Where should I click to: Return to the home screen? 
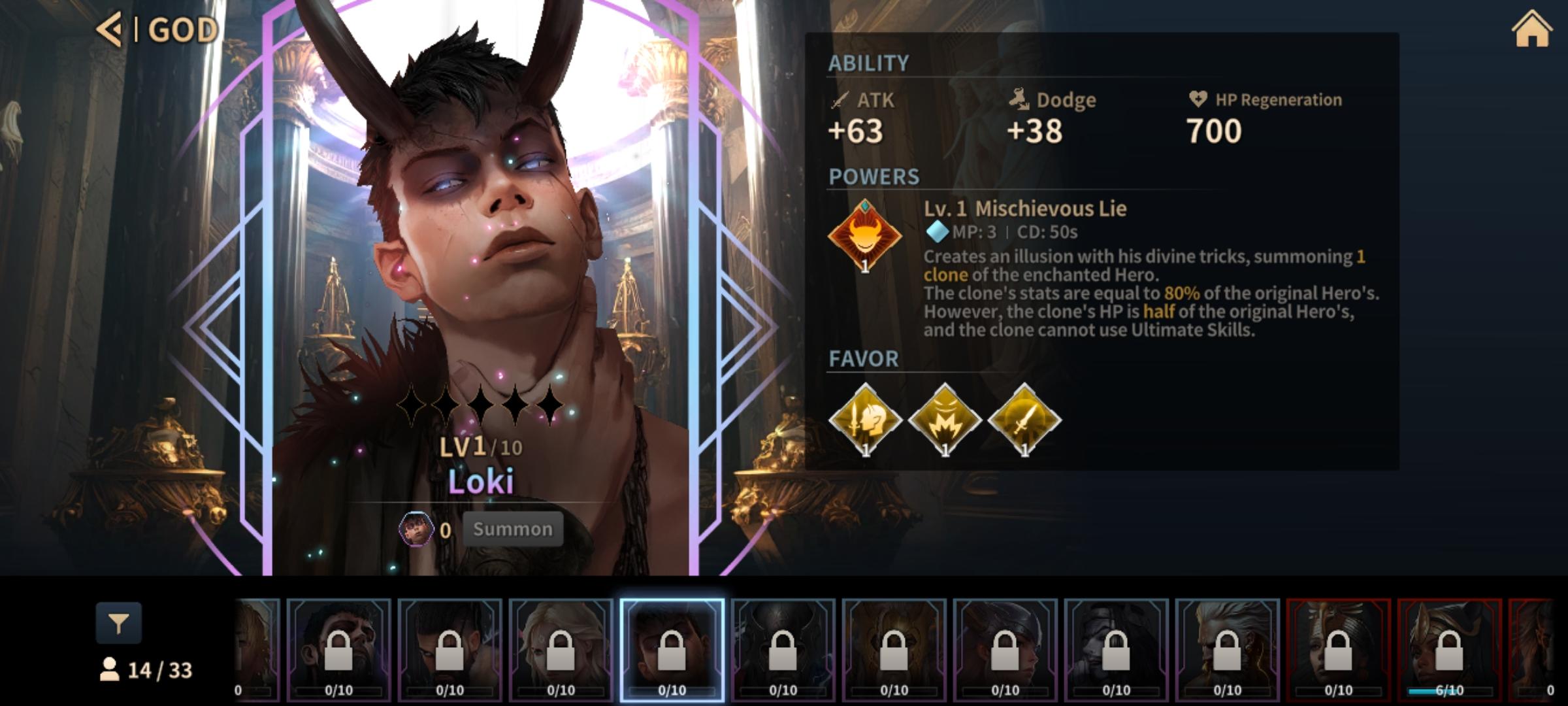pyautogui.click(x=1531, y=30)
